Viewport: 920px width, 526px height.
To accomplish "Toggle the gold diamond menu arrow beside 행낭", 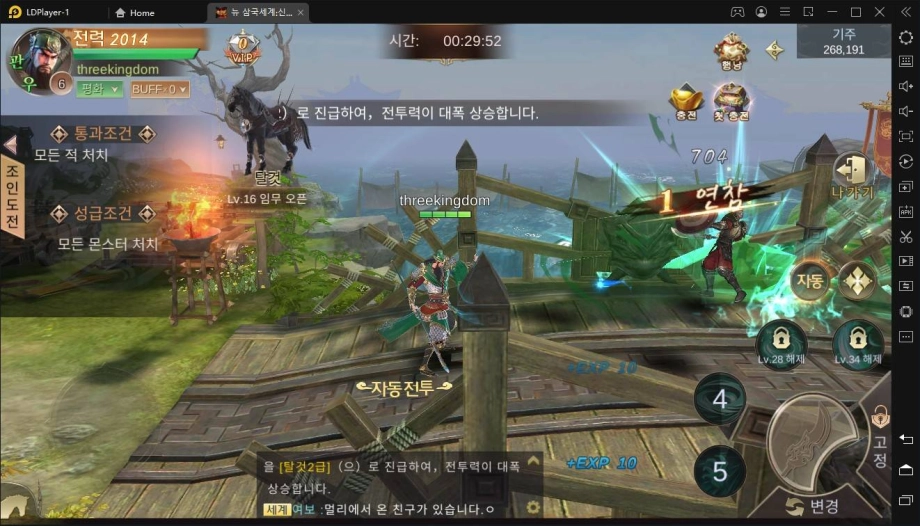I will point(775,49).
